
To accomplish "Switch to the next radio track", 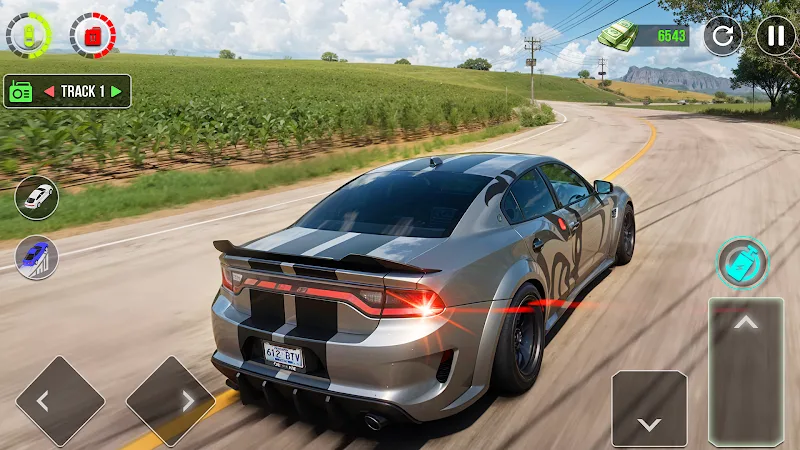I will [x=117, y=91].
